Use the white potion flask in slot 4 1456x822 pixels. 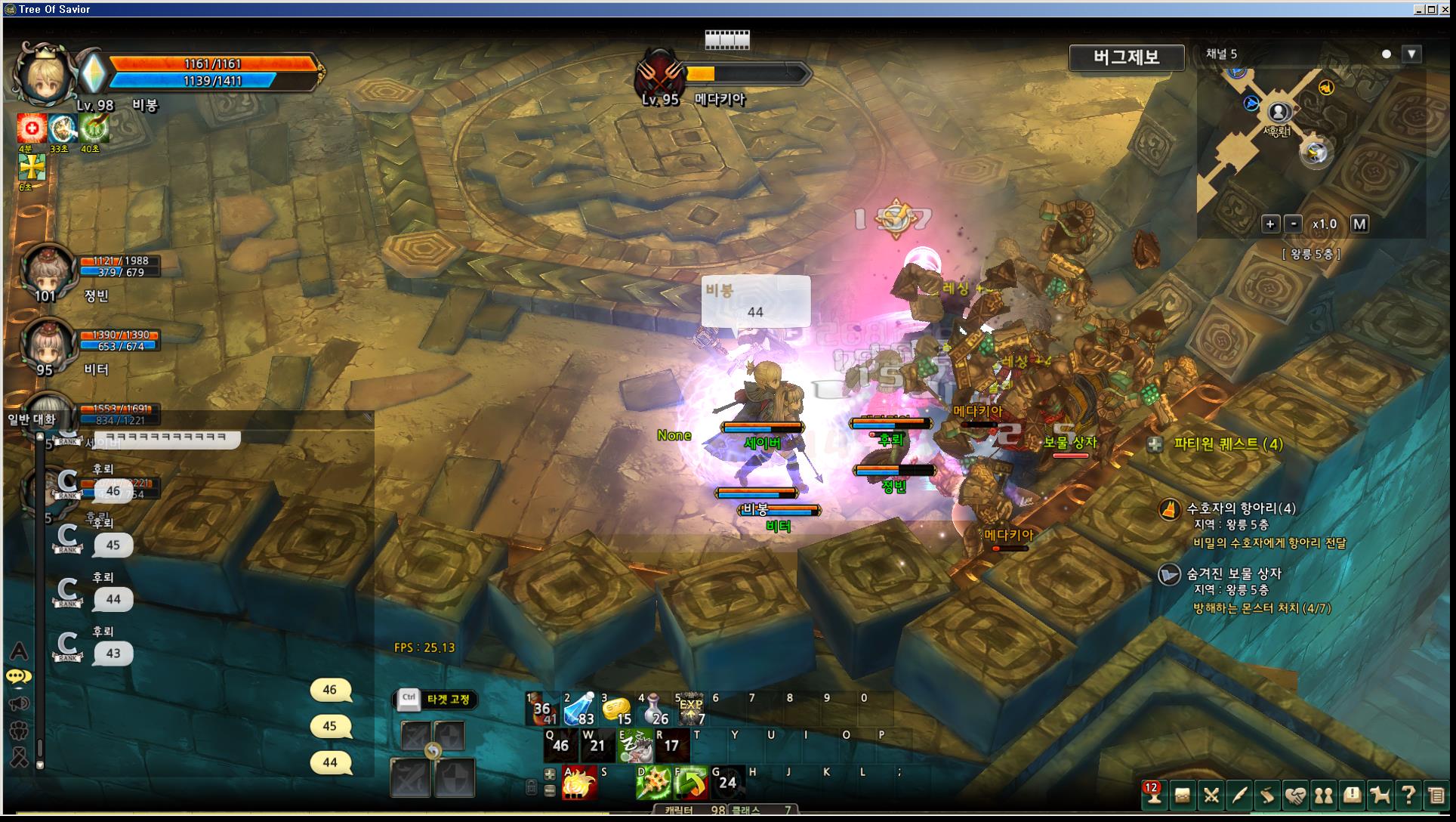pos(653,709)
